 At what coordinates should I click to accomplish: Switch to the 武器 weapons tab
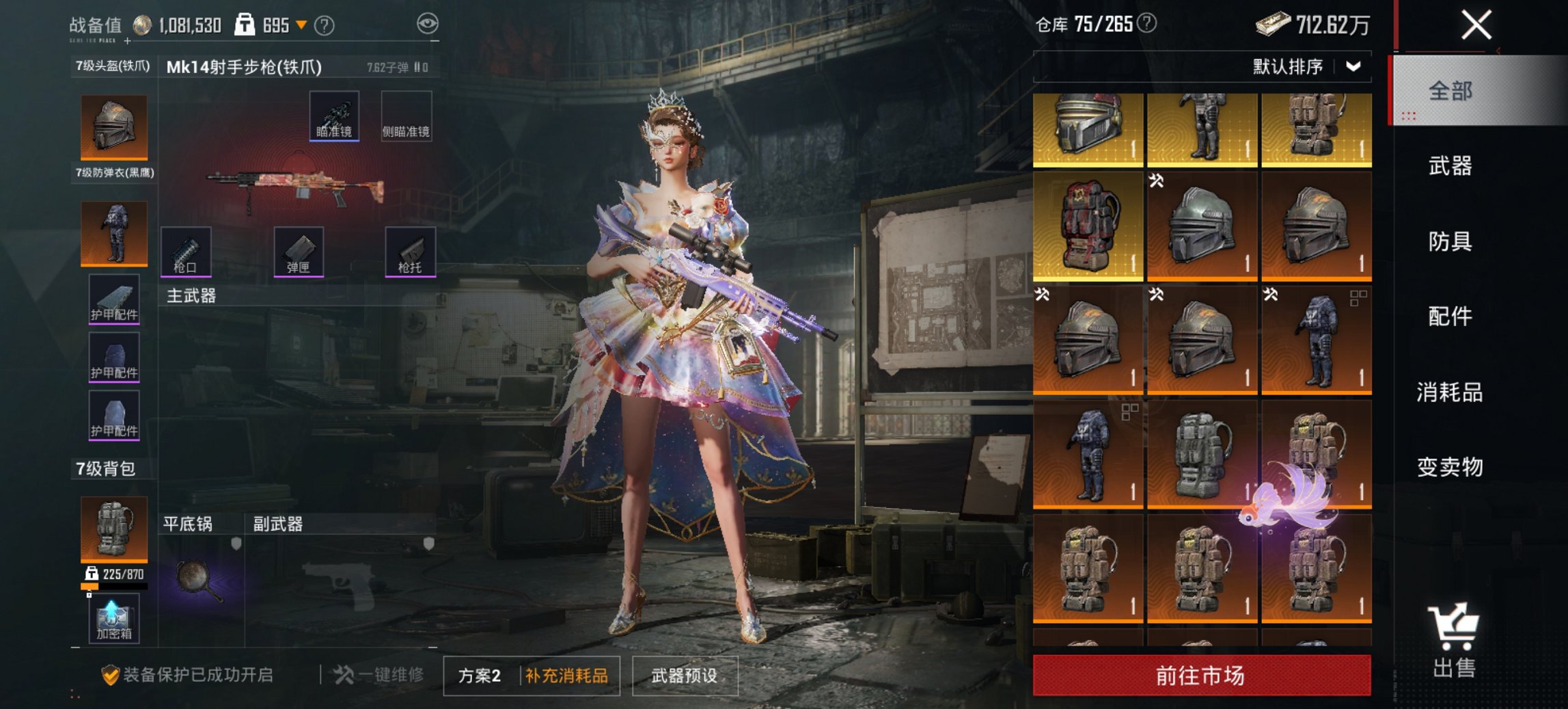pyautogui.click(x=1452, y=166)
